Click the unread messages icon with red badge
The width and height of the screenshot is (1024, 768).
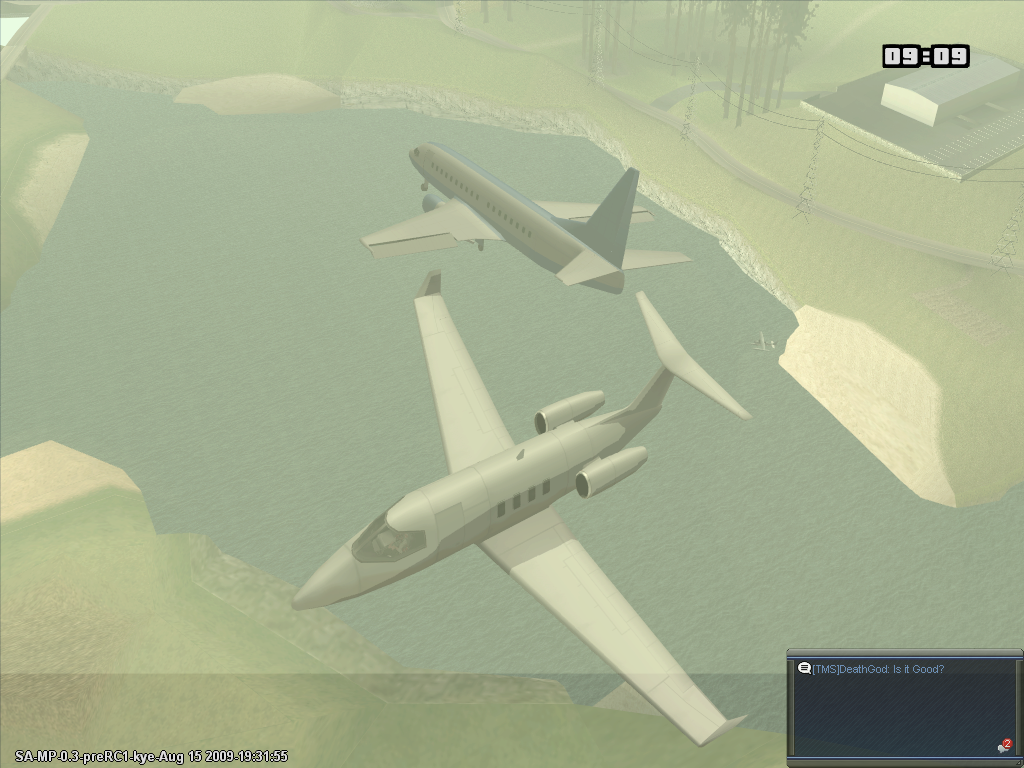(1004, 746)
